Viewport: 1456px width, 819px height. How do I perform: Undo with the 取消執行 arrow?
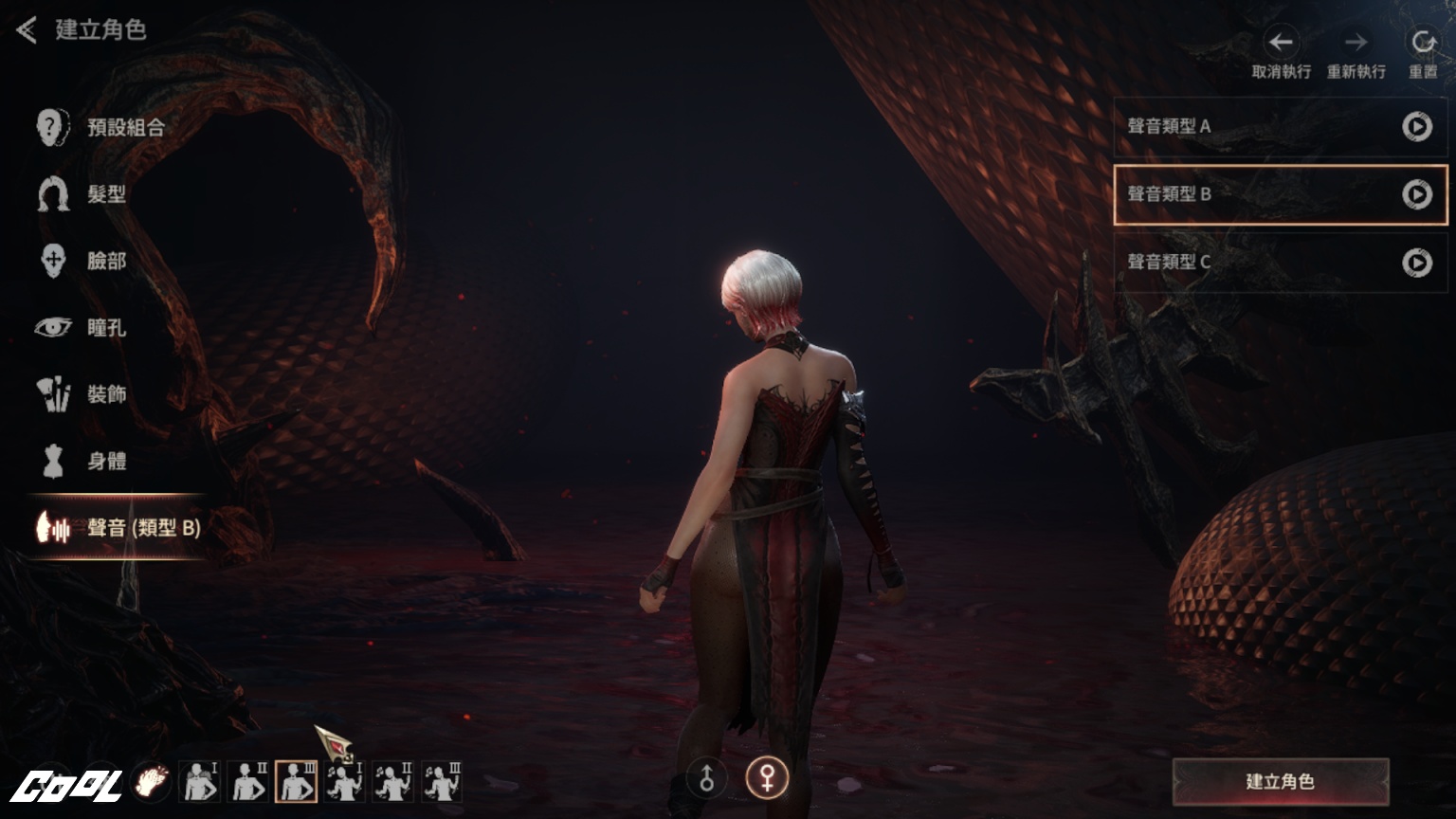pos(1281,43)
